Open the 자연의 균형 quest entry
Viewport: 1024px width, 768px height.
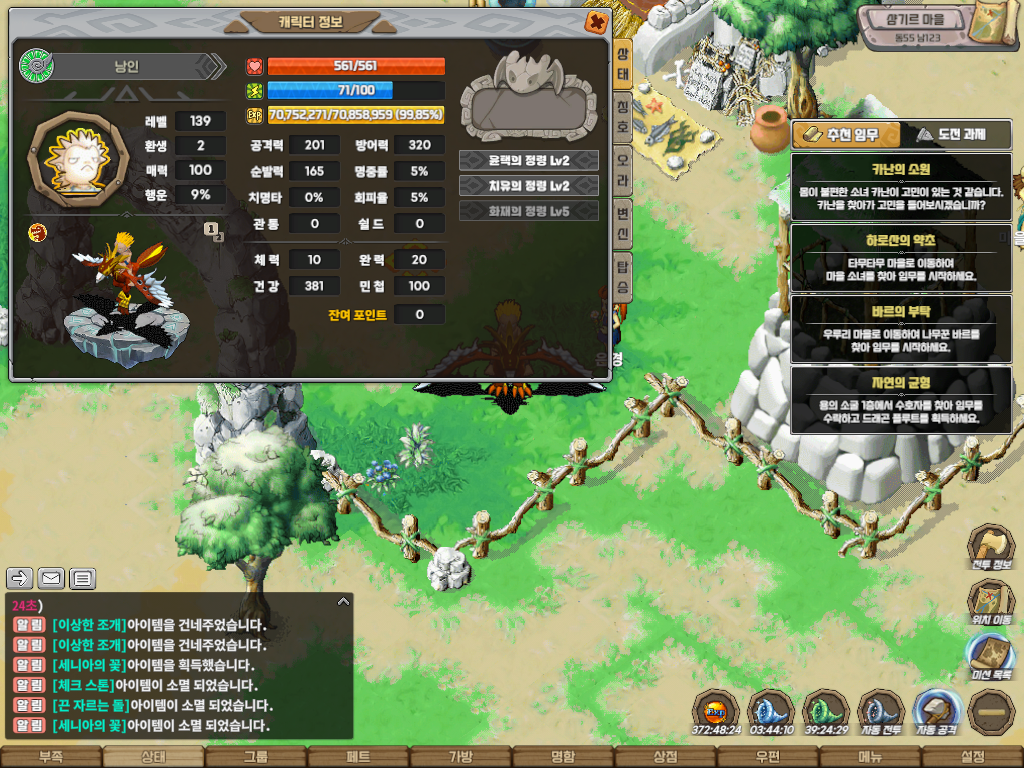[x=901, y=400]
